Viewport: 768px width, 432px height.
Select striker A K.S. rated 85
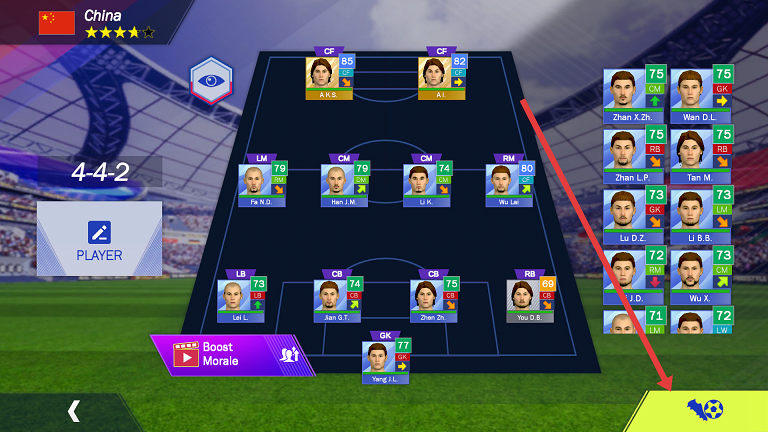(x=330, y=76)
